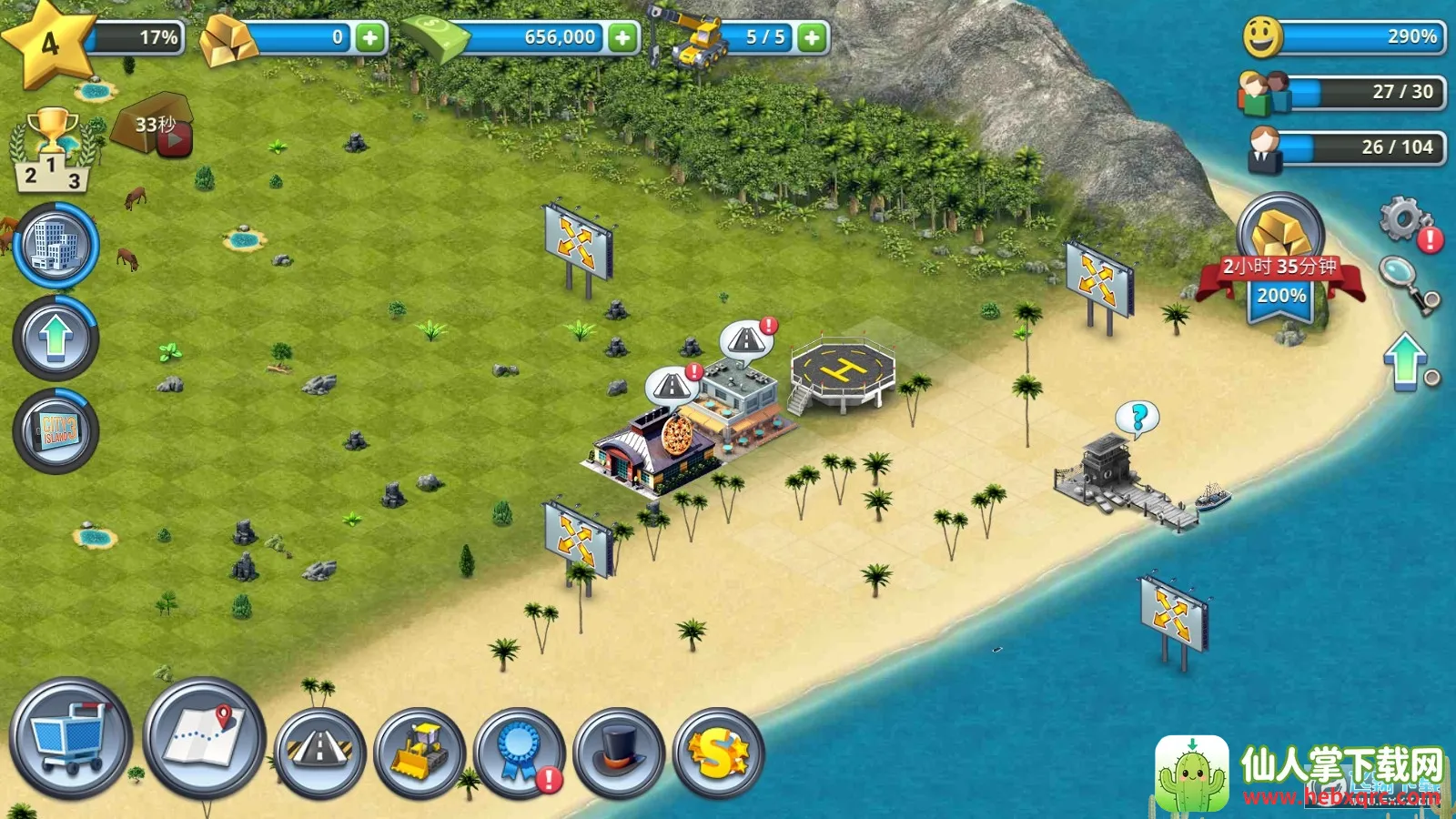Open the city buildings round button
The width and height of the screenshot is (1456, 819).
tap(56, 246)
